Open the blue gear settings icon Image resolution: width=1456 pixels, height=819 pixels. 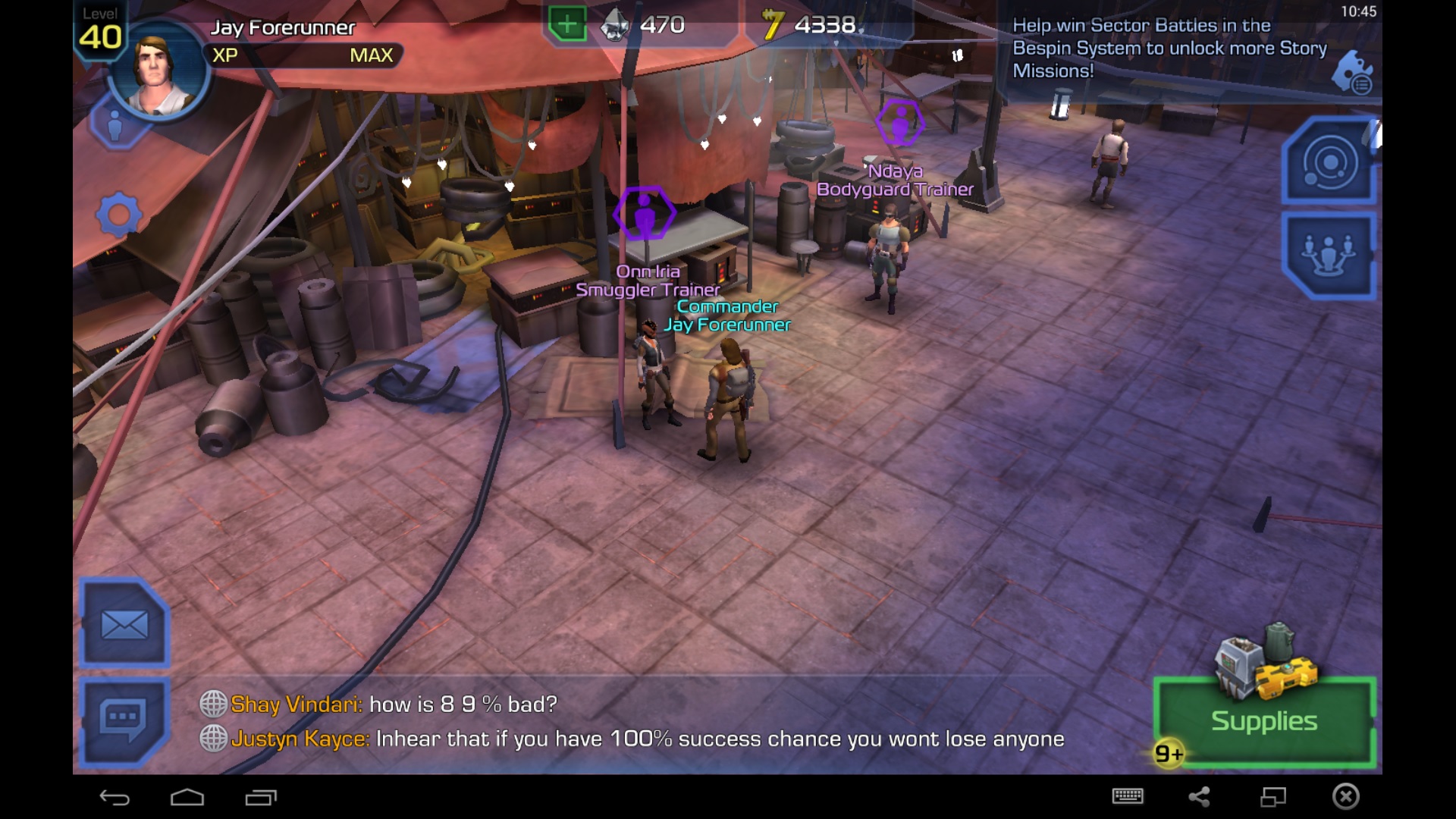119,216
